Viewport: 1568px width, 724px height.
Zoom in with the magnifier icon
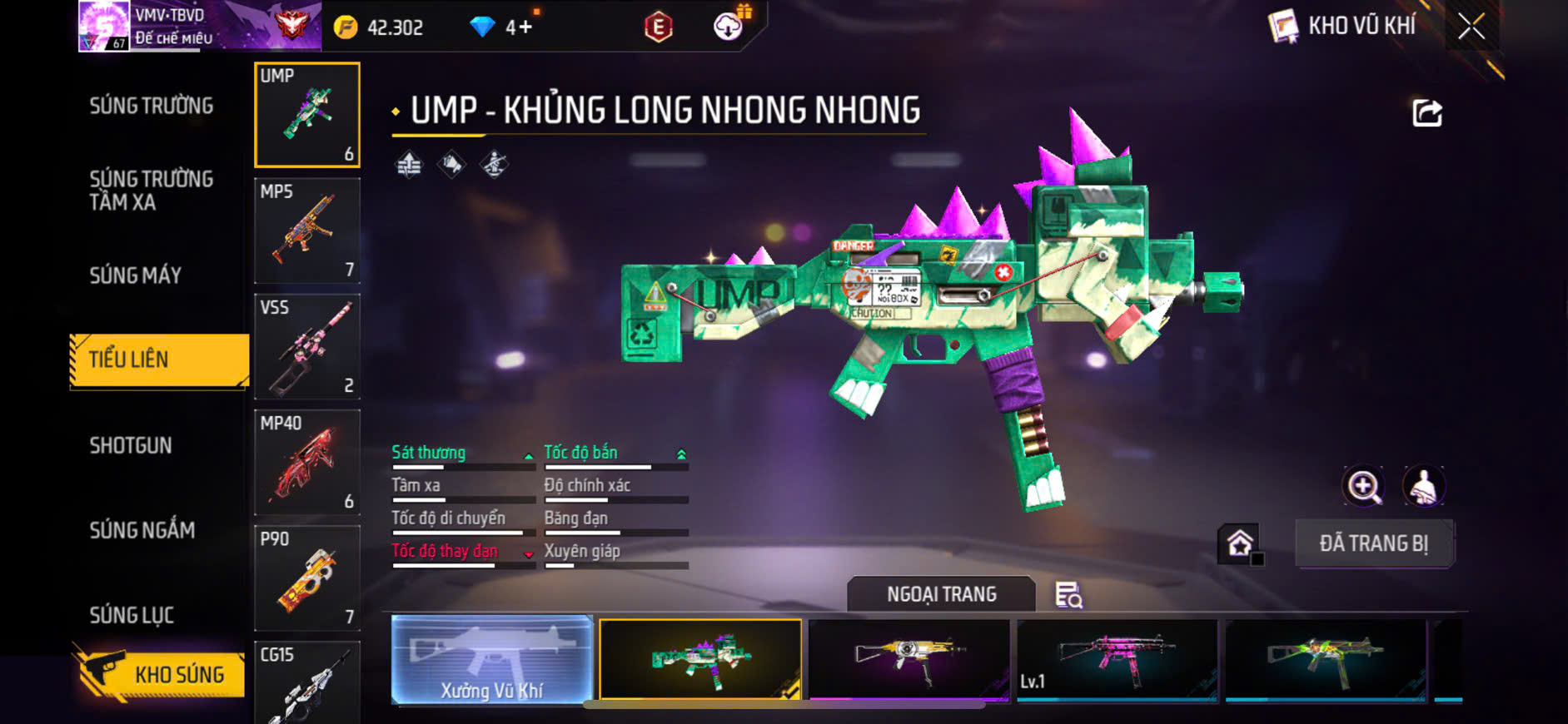1363,486
